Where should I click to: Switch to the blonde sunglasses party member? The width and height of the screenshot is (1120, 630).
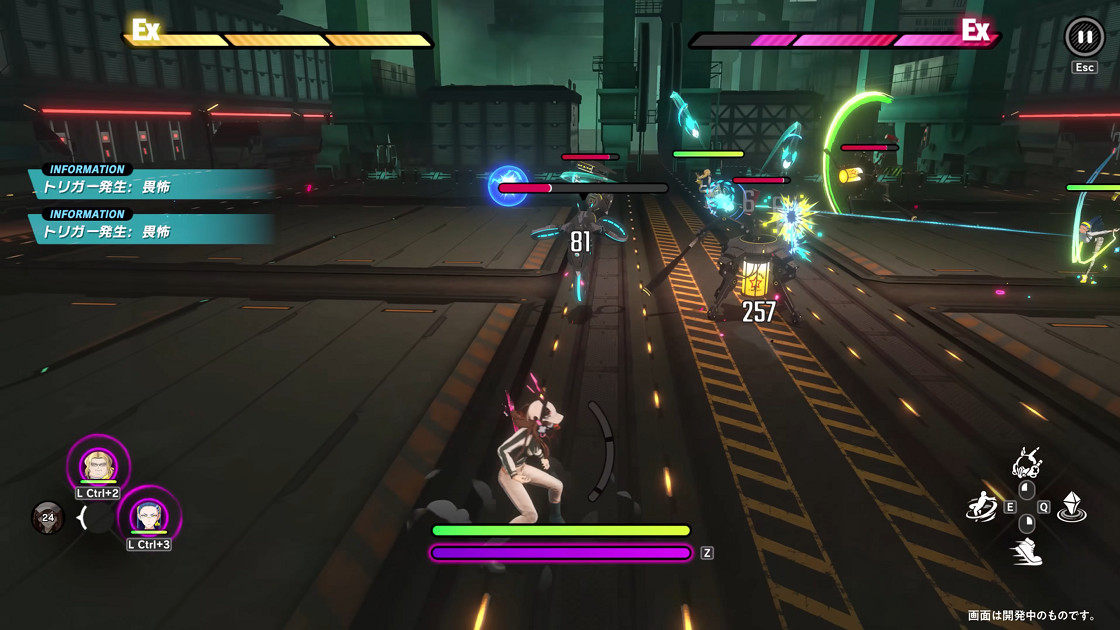click(99, 464)
